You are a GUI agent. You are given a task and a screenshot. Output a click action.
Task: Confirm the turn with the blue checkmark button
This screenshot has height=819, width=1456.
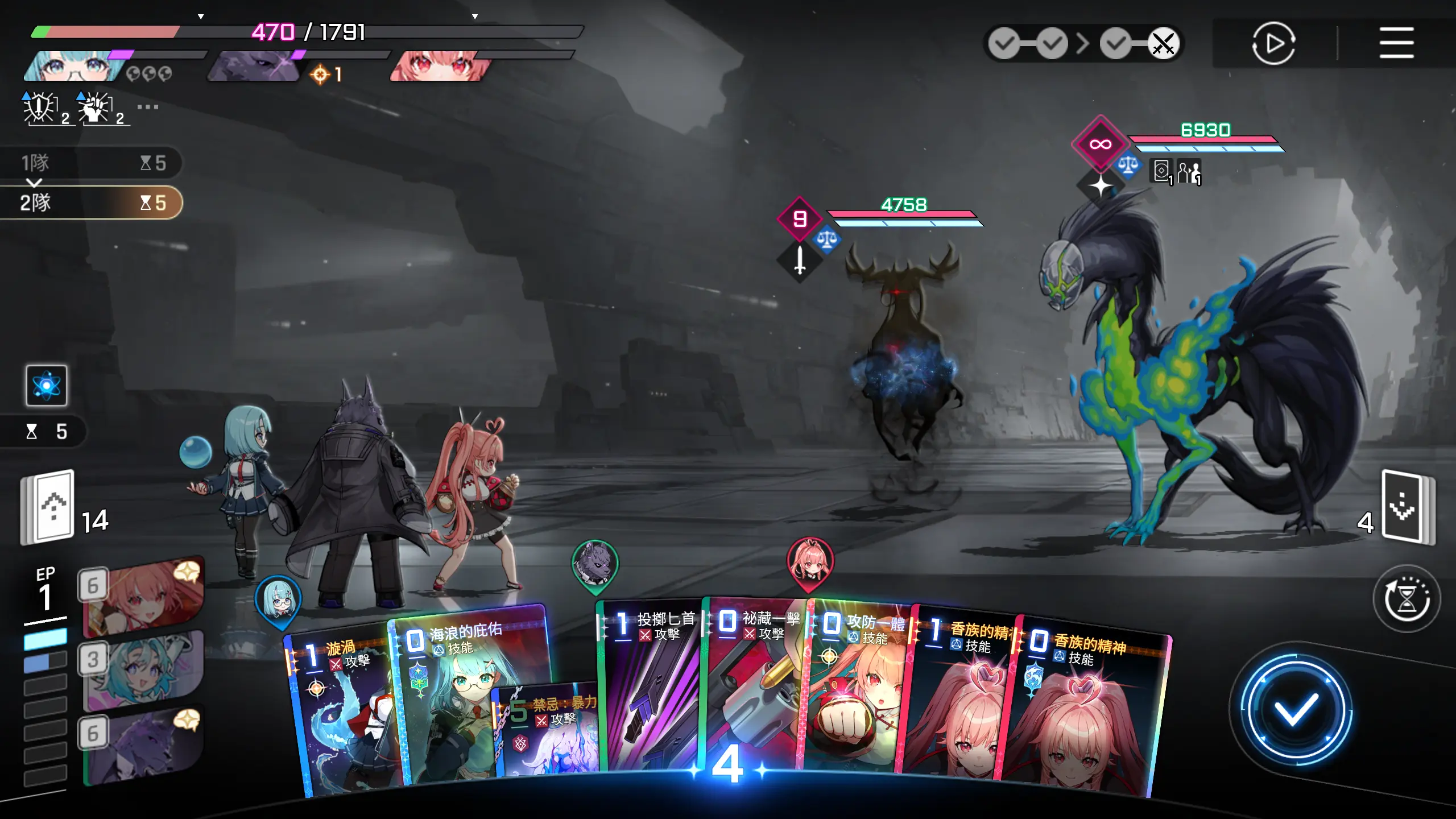1295,709
